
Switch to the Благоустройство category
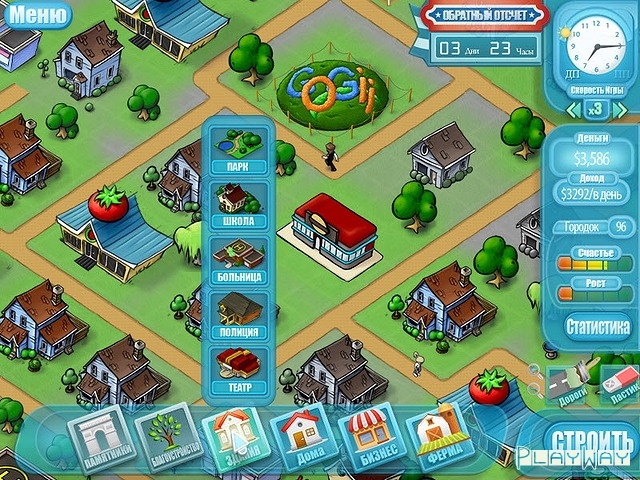tap(166, 436)
